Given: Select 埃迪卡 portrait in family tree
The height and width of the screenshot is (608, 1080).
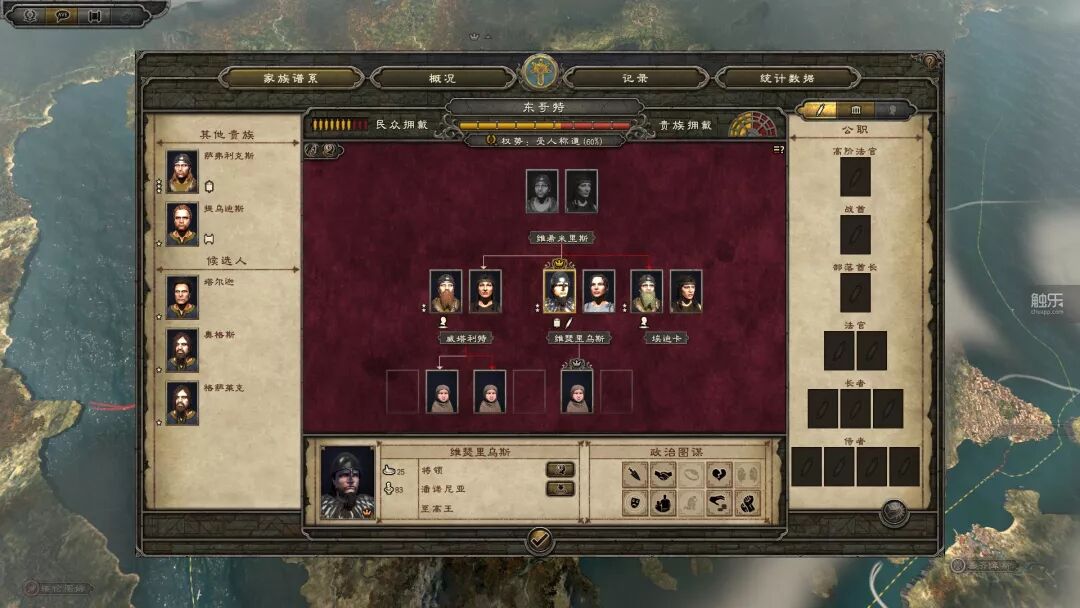Looking at the screenshot, I should [646, 291].
